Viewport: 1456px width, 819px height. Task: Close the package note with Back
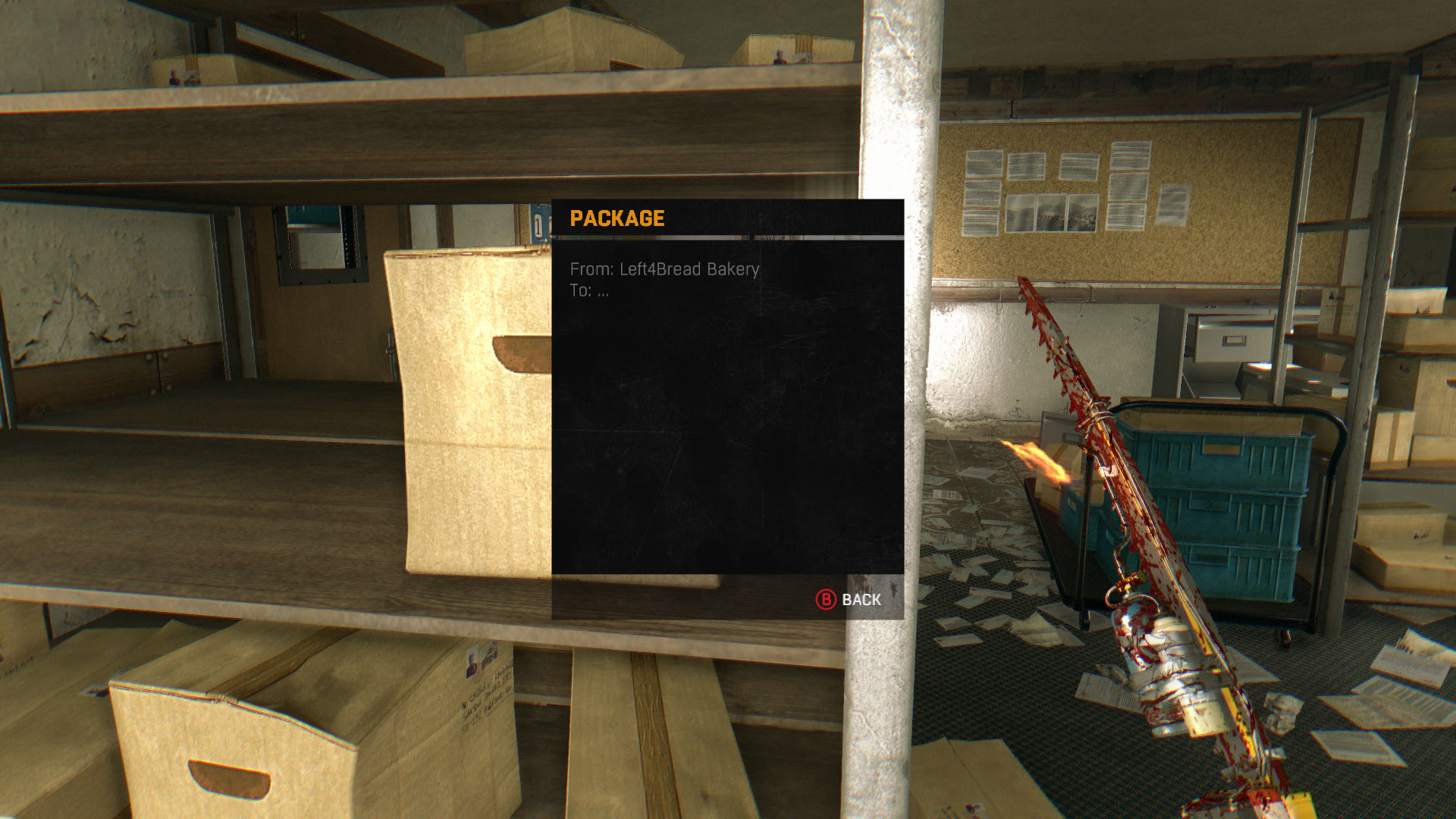pyautogui.click(x=849, y=600)
